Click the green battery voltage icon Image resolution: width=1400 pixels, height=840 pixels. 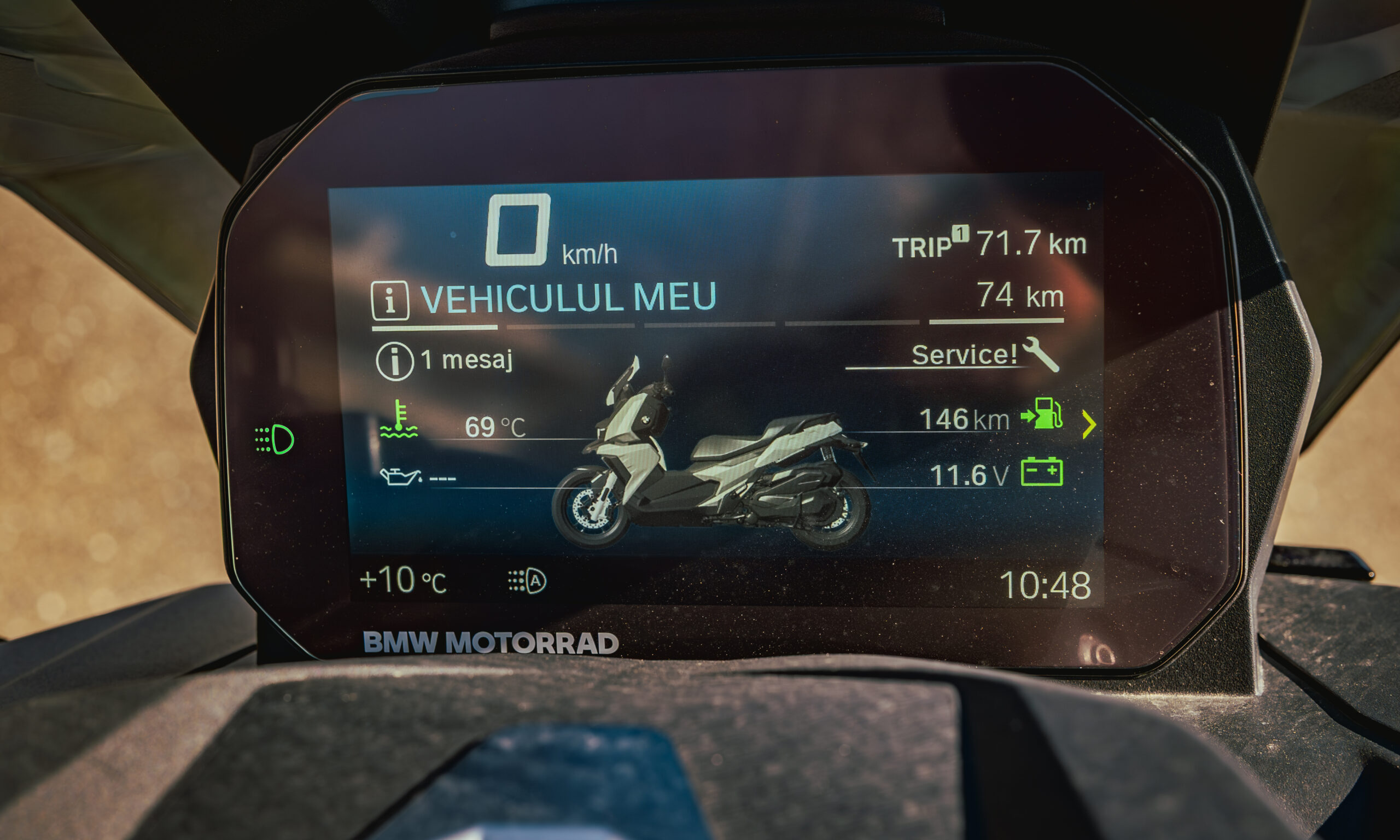pos(1041,472)
